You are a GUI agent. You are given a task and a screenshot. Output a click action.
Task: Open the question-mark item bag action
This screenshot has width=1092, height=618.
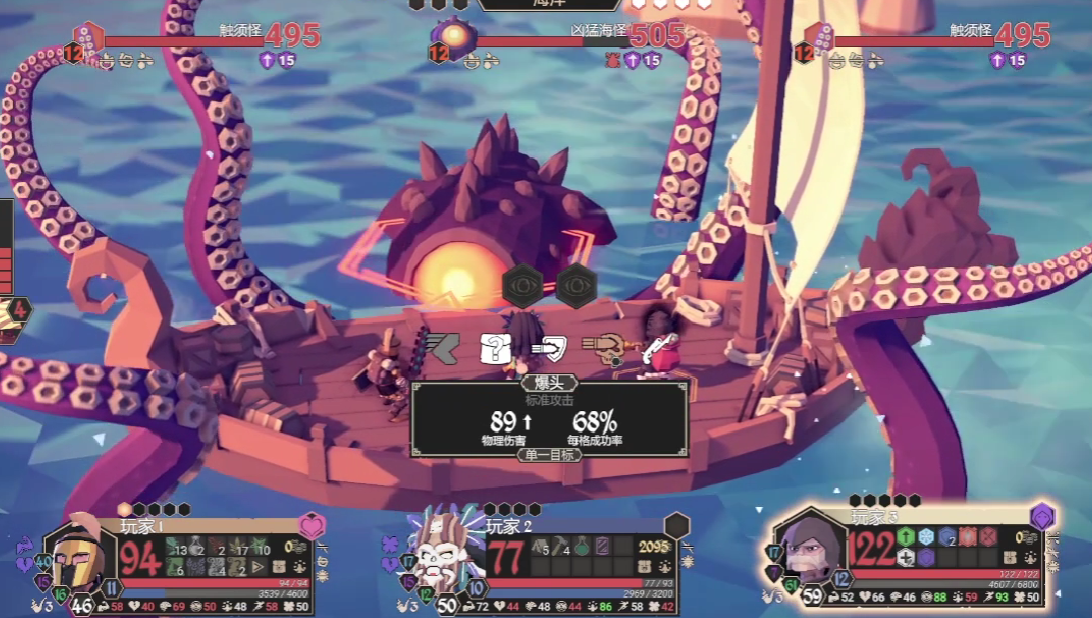tap(496, 347)
